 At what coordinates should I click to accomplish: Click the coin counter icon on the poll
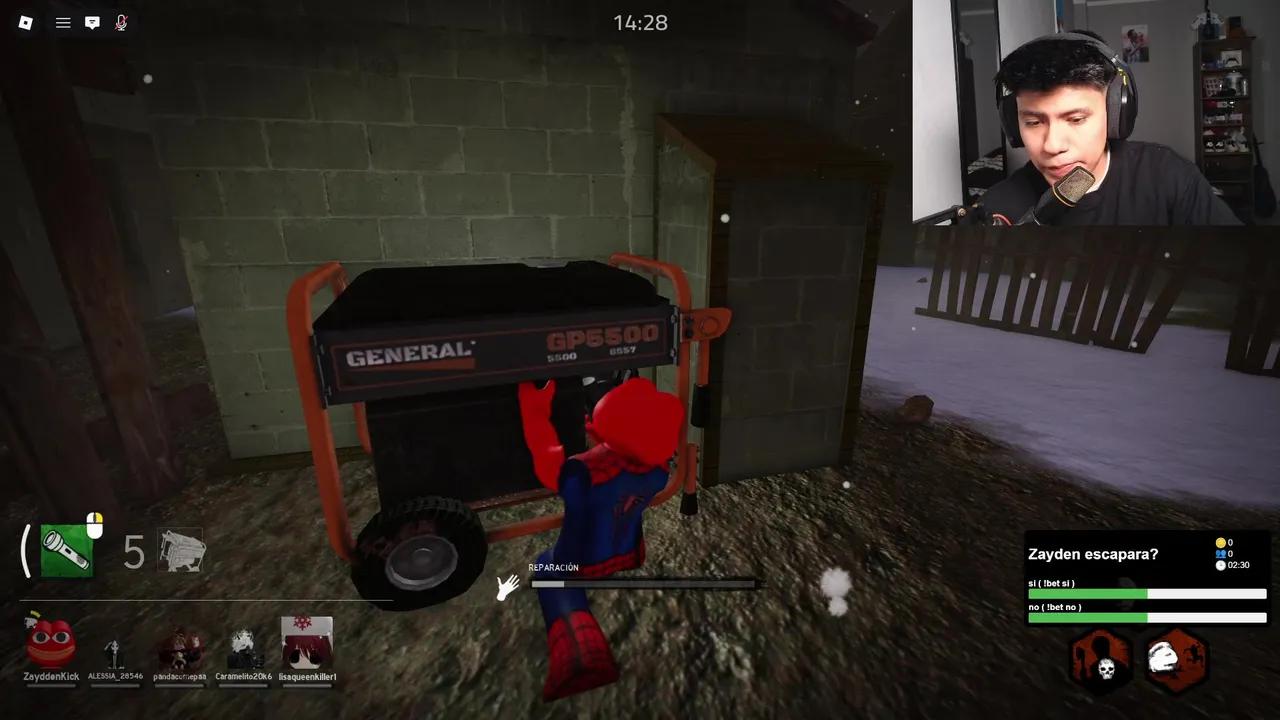coord(1221,541)
